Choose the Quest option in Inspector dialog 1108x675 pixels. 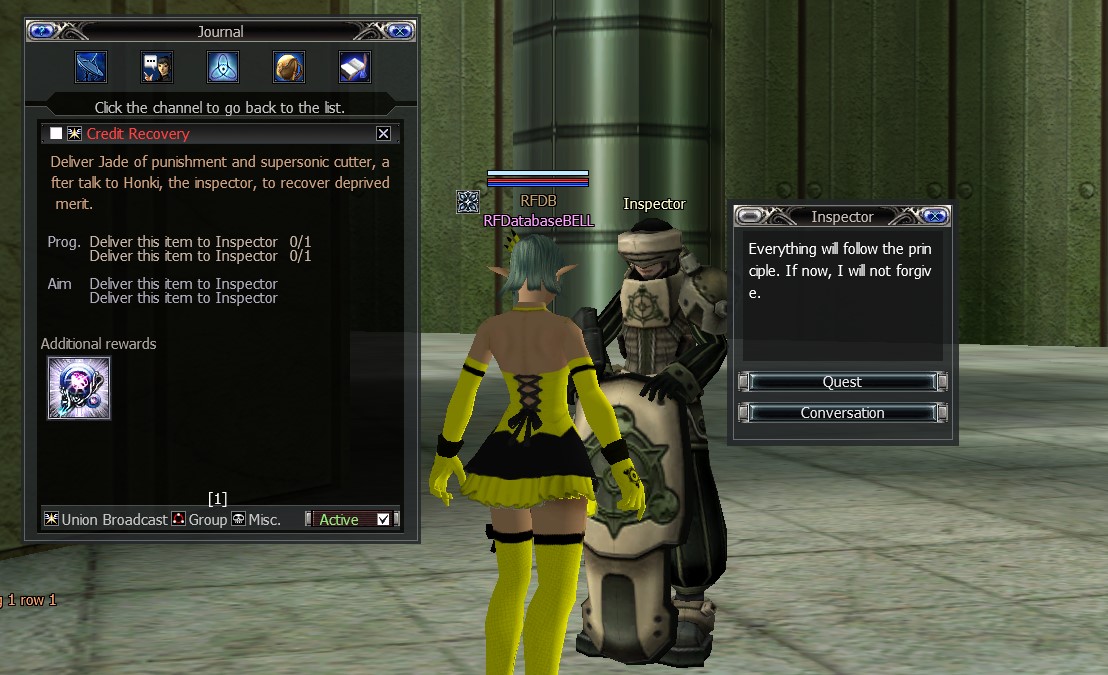pyautogui.click(x=842, y=382)
